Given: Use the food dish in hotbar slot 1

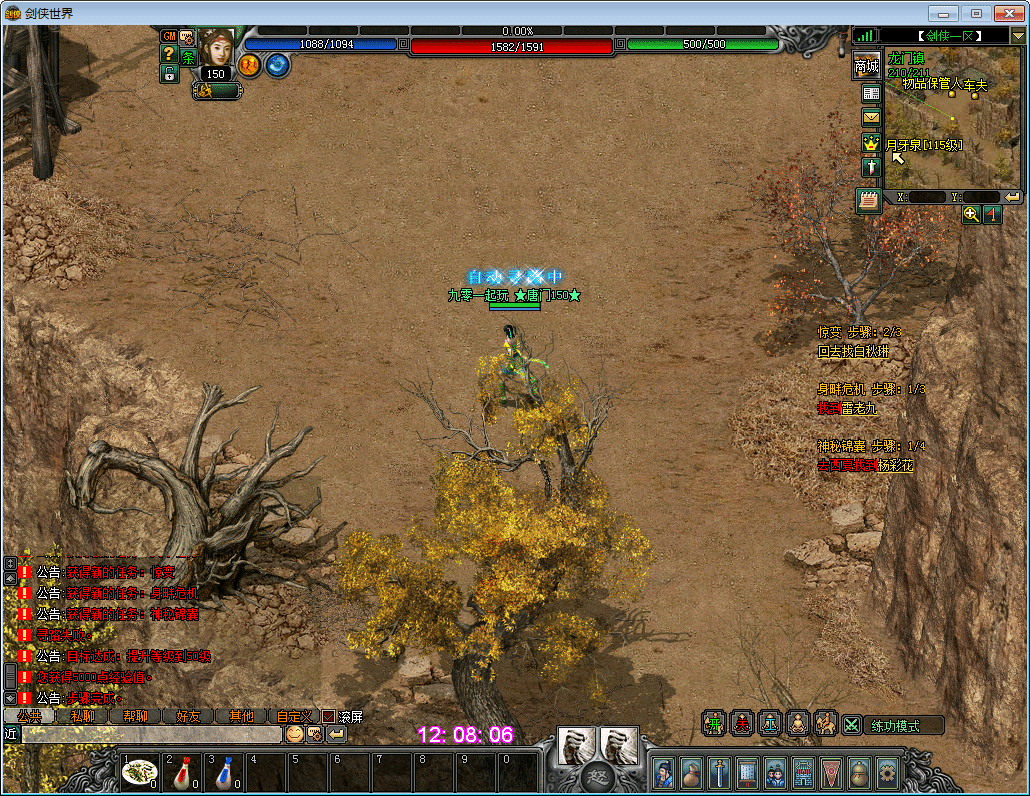Looking at the screenshot, I should 139,772.
